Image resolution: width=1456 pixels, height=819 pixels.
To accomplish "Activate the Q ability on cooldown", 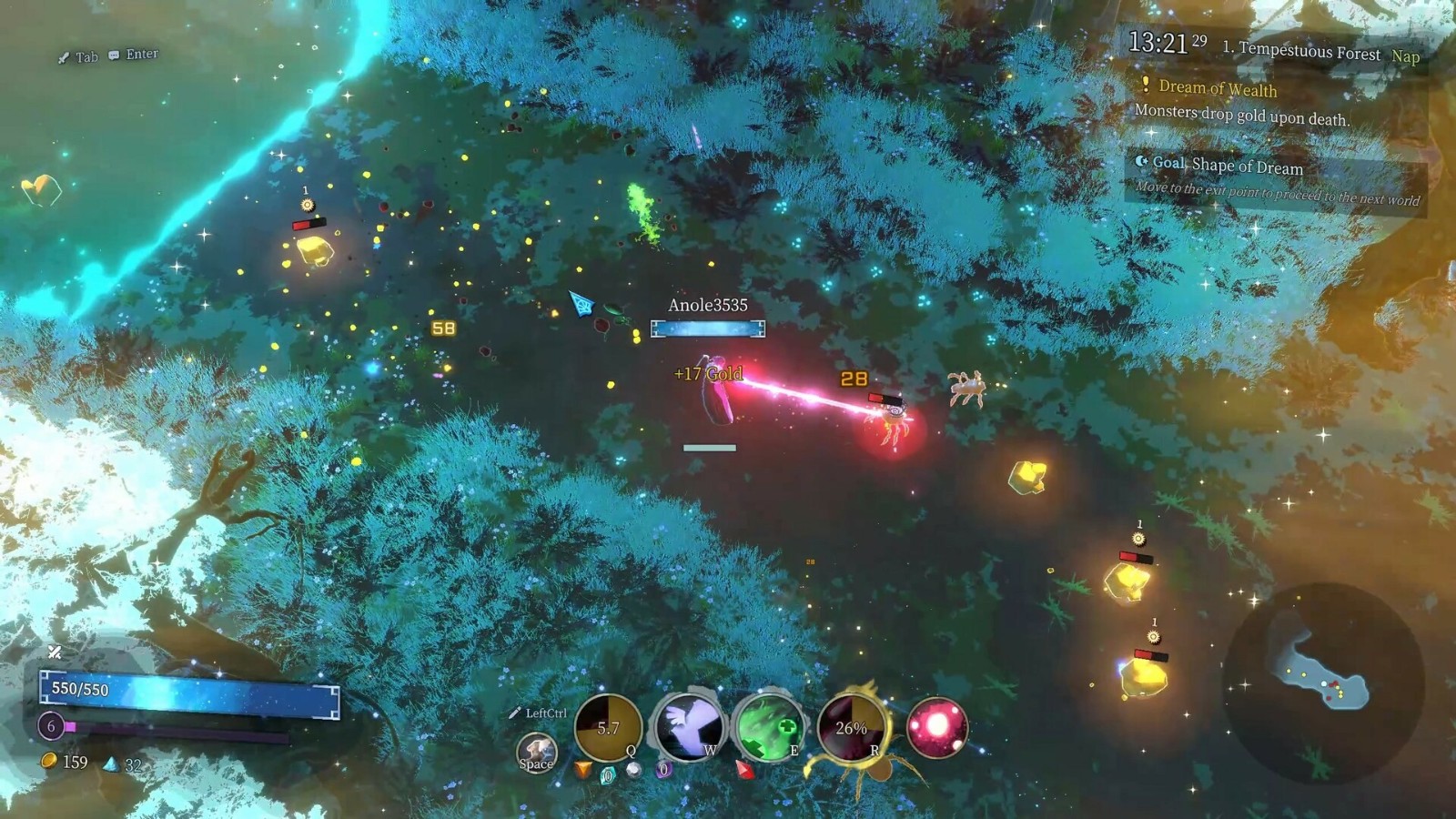I will [x=608, y=728].
